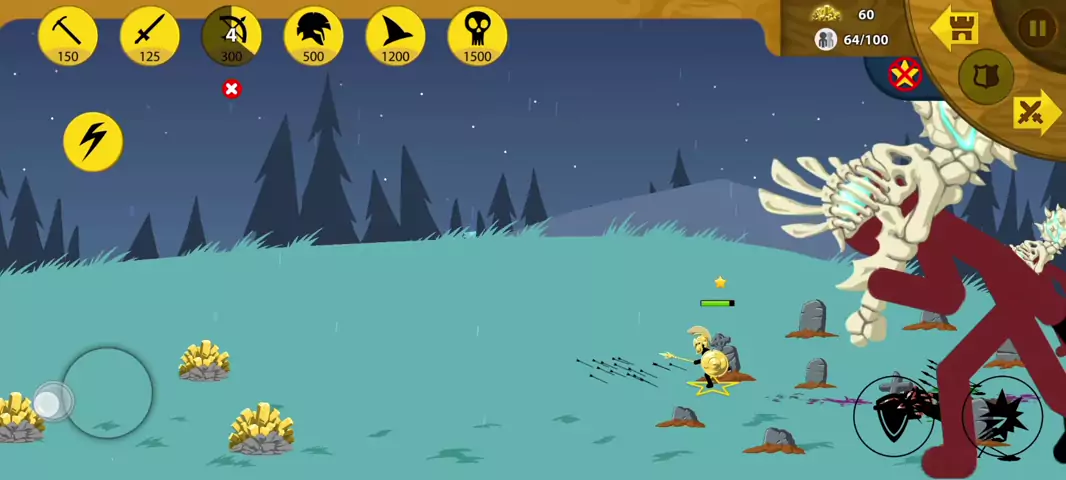Tap the crossed-out star icon
Screen dimensions: 1066x480
click(905, 73)
